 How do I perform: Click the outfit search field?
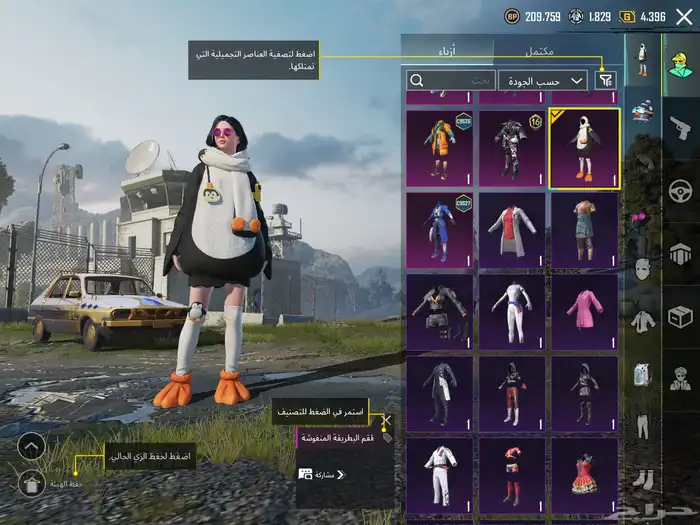pyautogui.click(x=450, y=81)
